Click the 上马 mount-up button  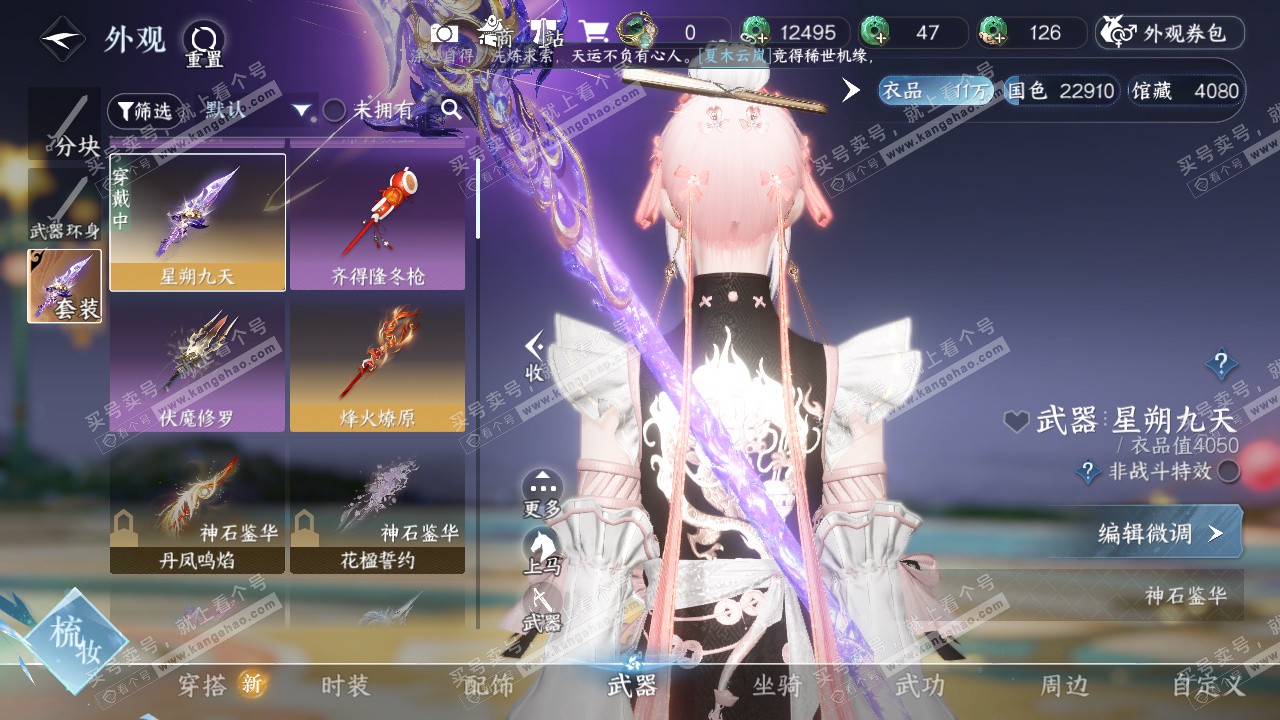pos(542,549)
